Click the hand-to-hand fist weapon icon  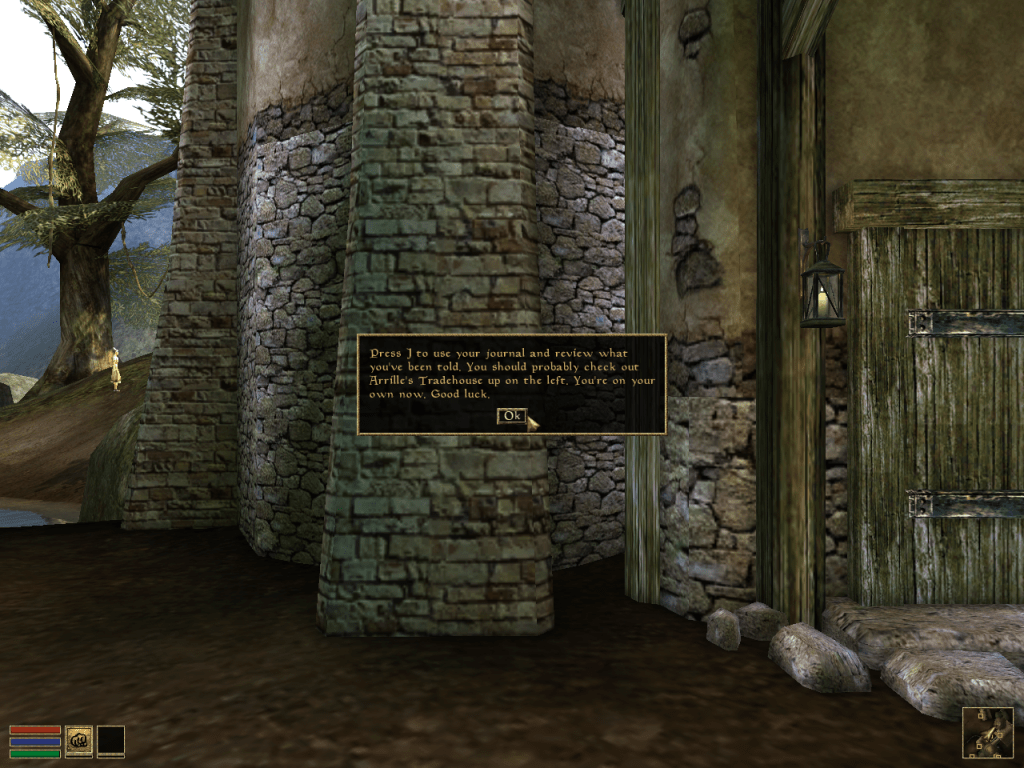(79, 740)
